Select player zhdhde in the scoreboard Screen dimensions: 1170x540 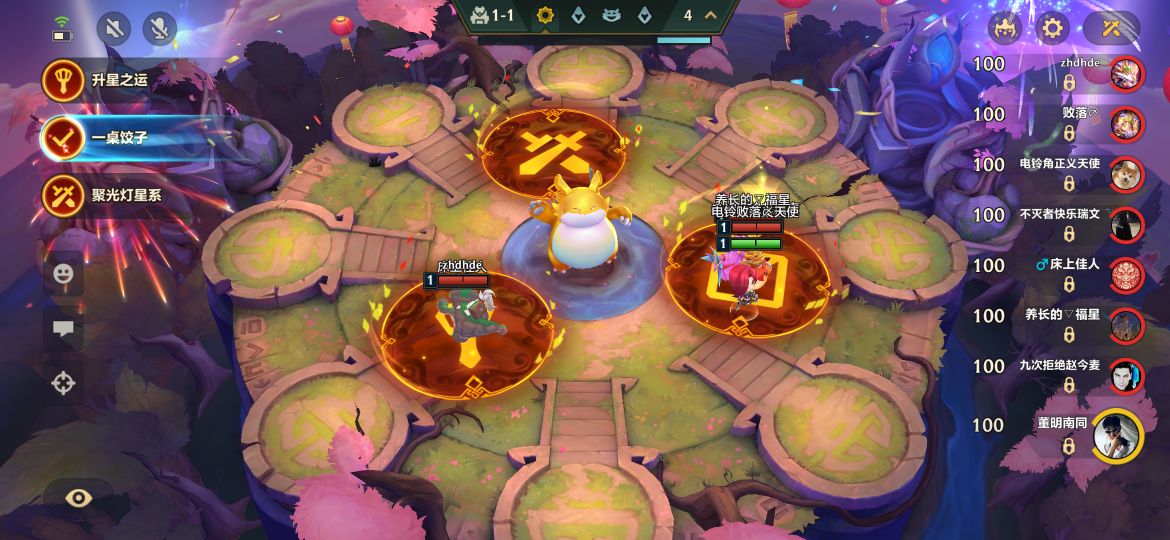point(1127,73)
